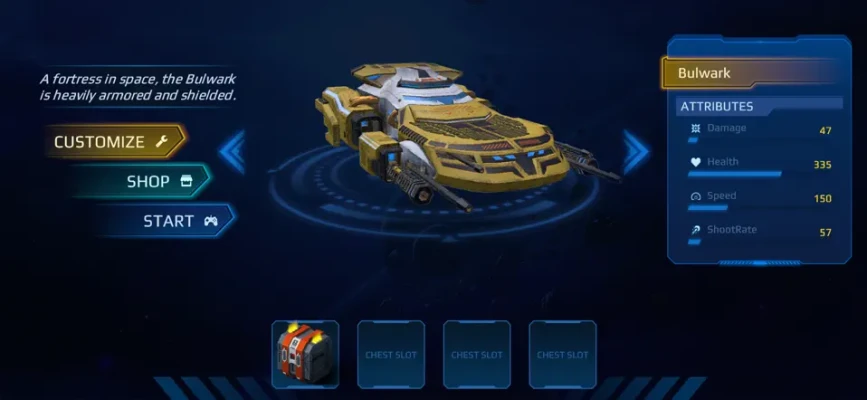This screenshot has height=400, width=867.
Task: Show the previous ship with left arrow
Action: click(233, 152)
